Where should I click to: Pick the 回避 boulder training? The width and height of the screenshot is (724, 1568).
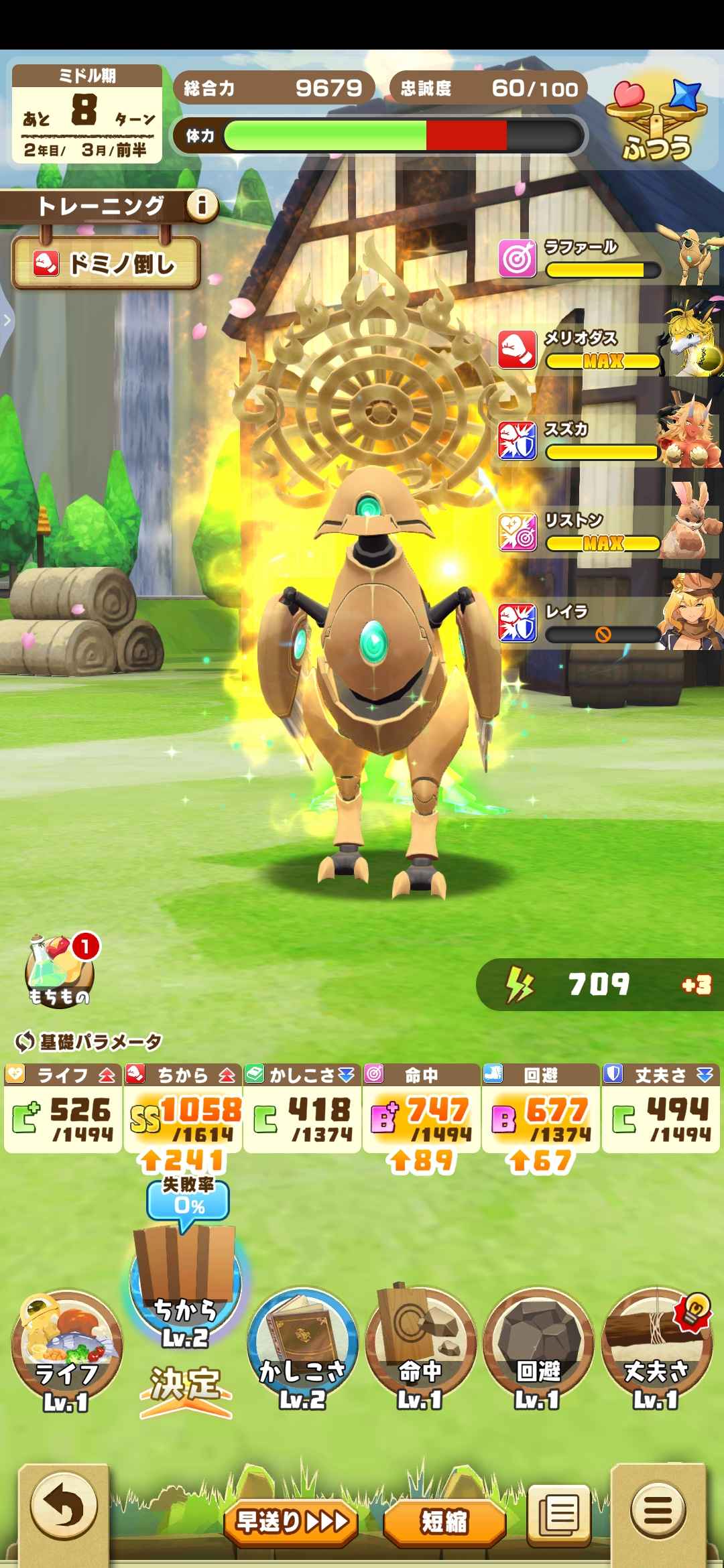[x=538, y=1347]
